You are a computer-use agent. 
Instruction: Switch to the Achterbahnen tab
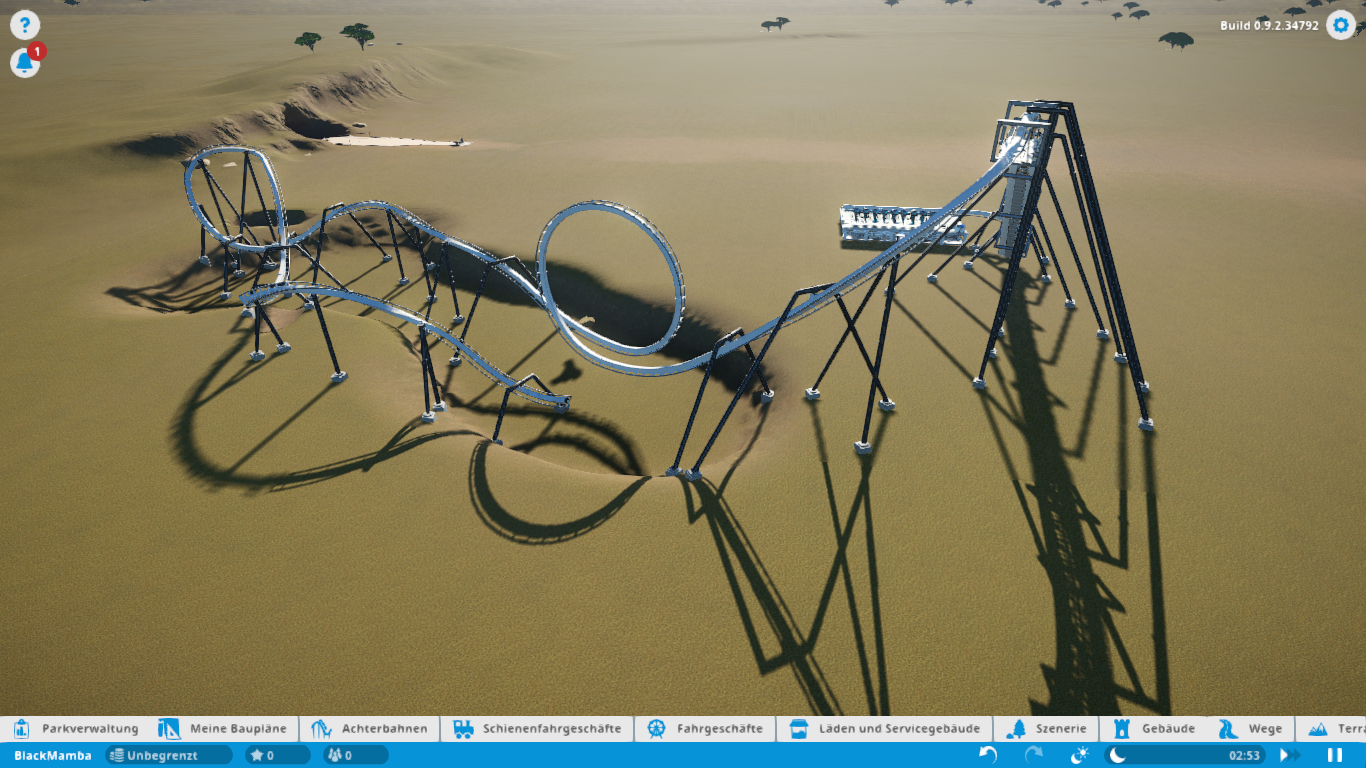pos(370,729)
